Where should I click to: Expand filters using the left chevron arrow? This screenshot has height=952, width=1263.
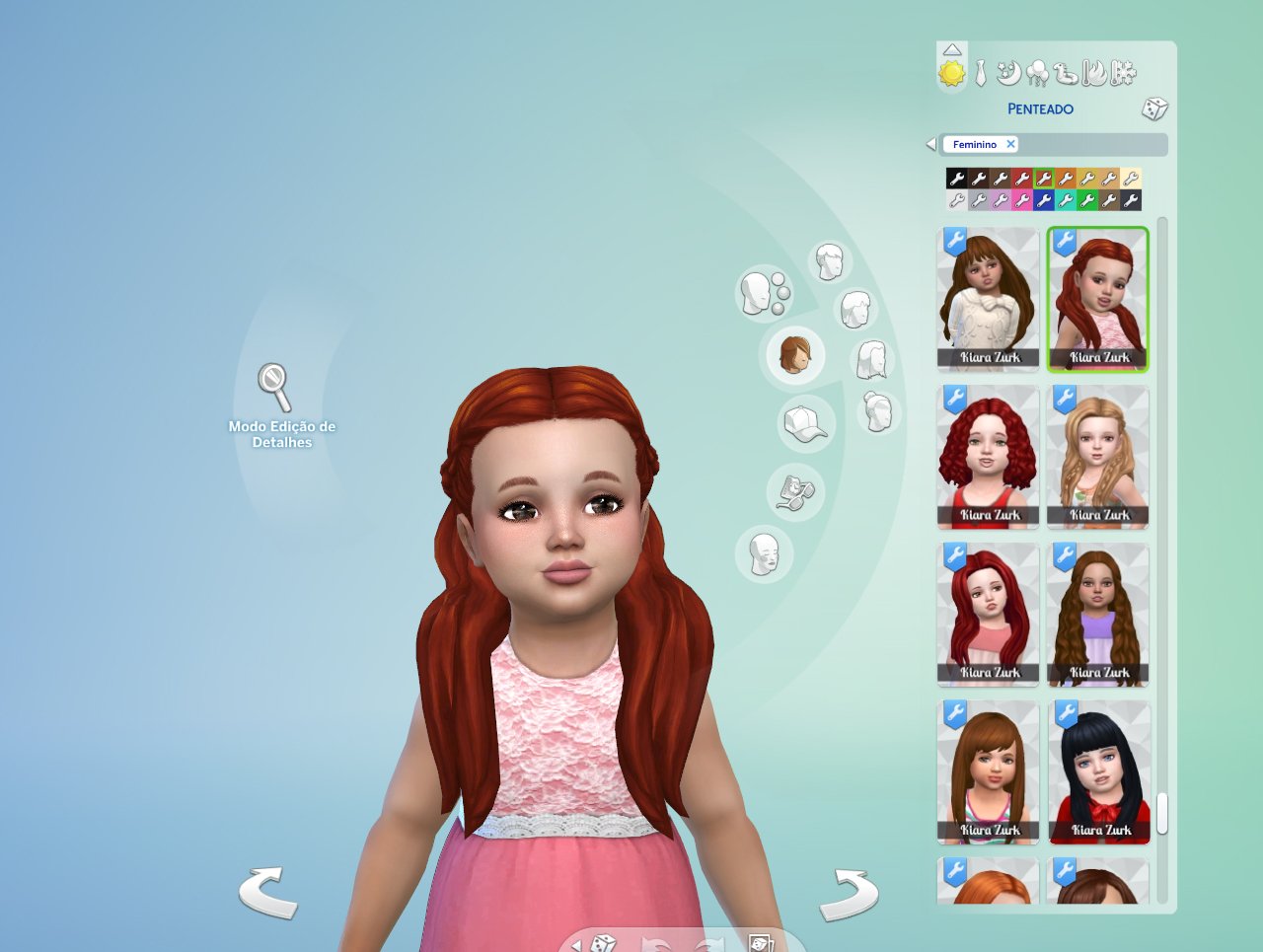929,144
